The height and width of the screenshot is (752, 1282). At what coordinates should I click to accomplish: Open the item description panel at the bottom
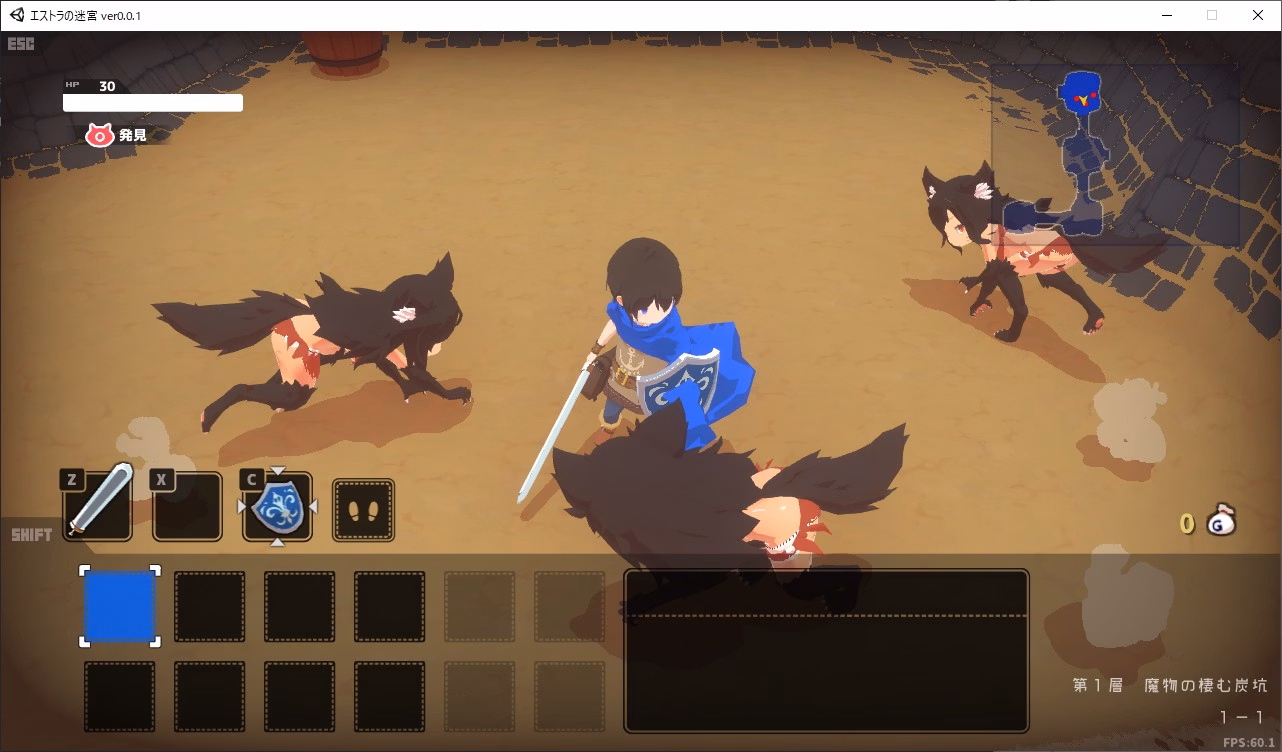(x=824, y=651)
